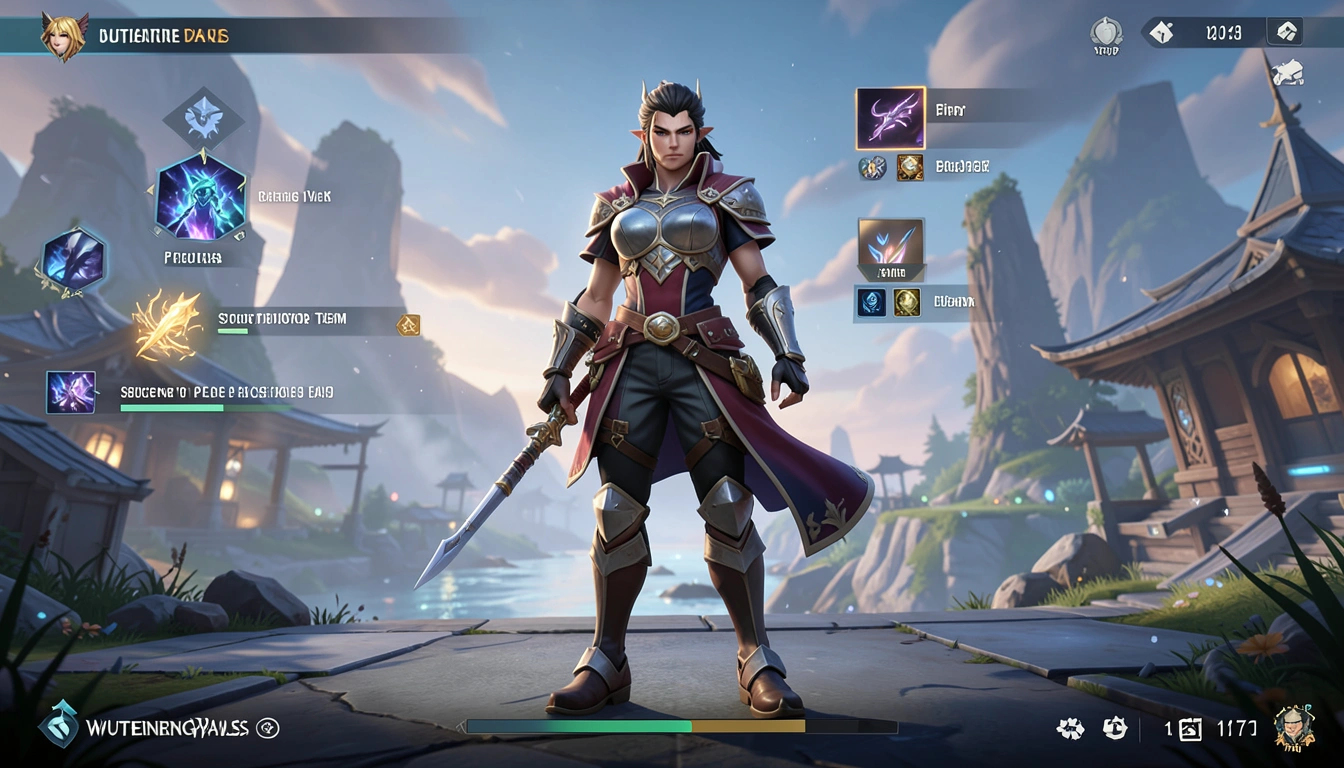1344x768 pixels.
Task: Select the blue-gold gem under the bow slot
Action: click(872, 167)
